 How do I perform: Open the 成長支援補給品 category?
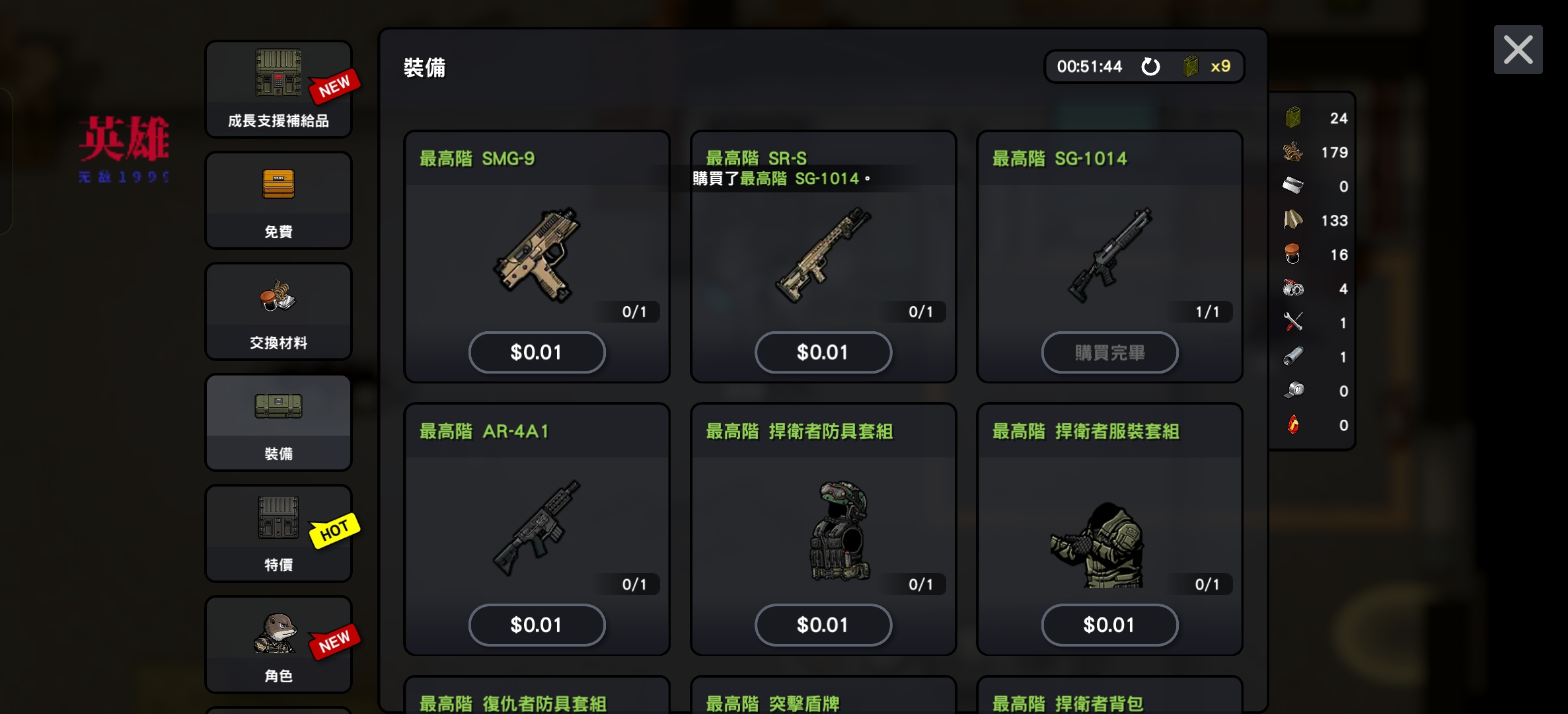[278, 89]
